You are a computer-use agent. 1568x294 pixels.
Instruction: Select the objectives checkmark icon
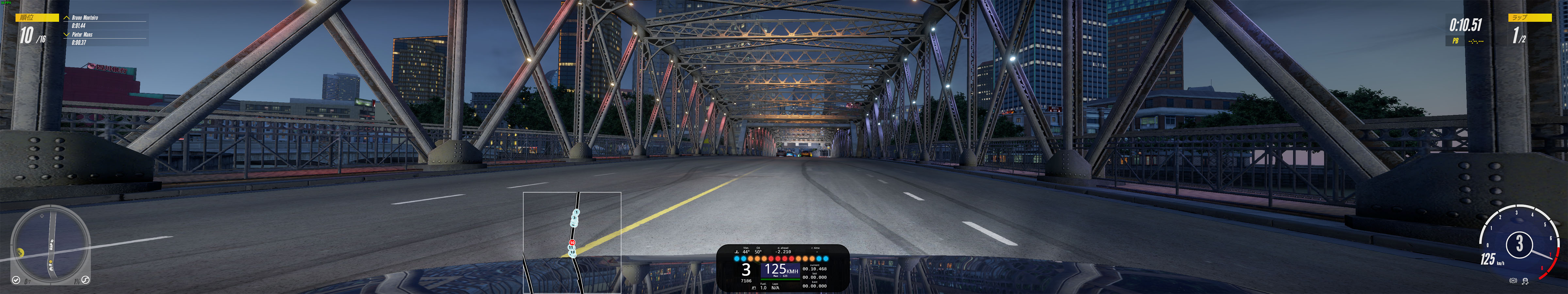coord(16,281)
